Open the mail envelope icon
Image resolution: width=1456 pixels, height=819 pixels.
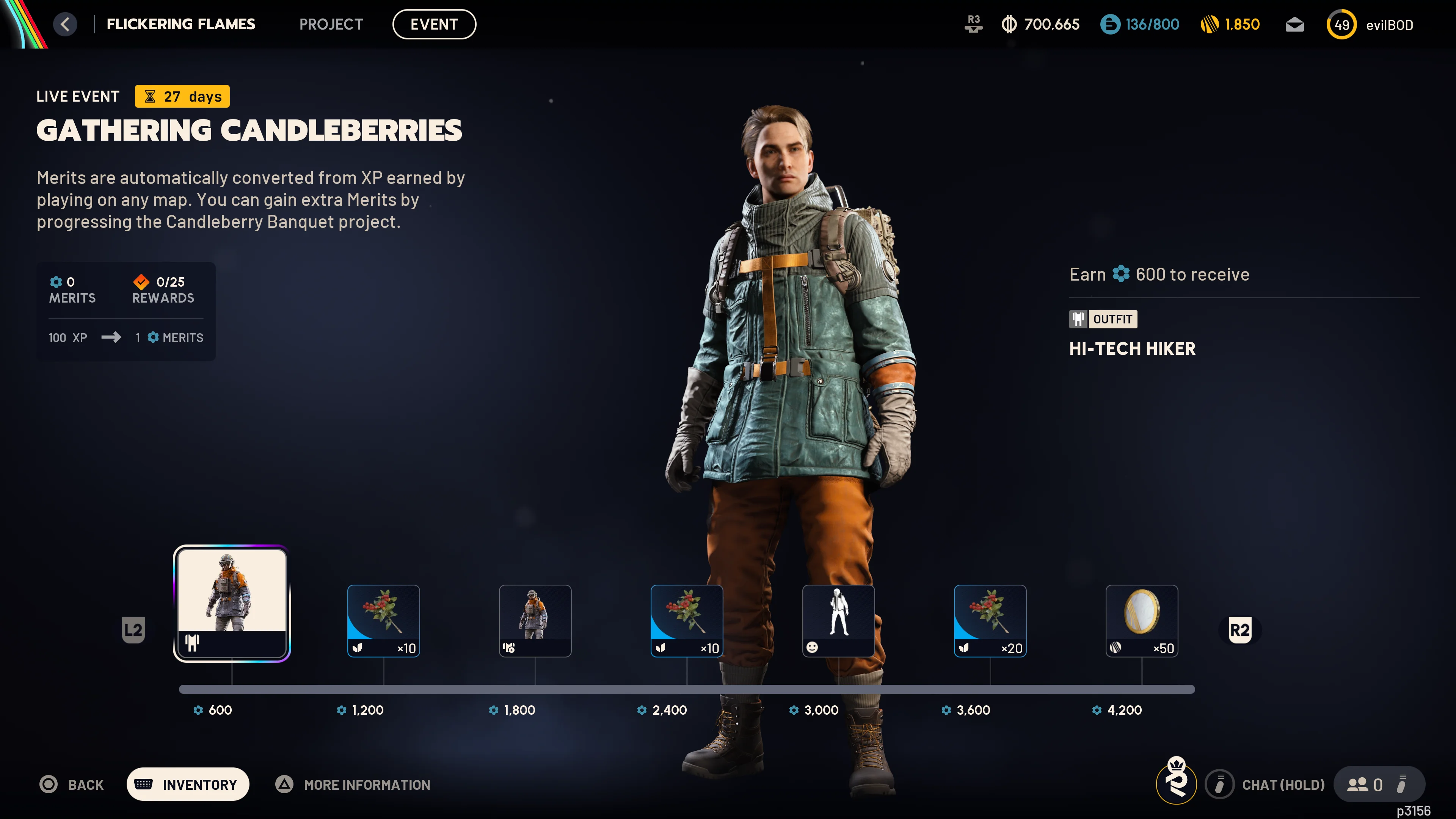1294,24
